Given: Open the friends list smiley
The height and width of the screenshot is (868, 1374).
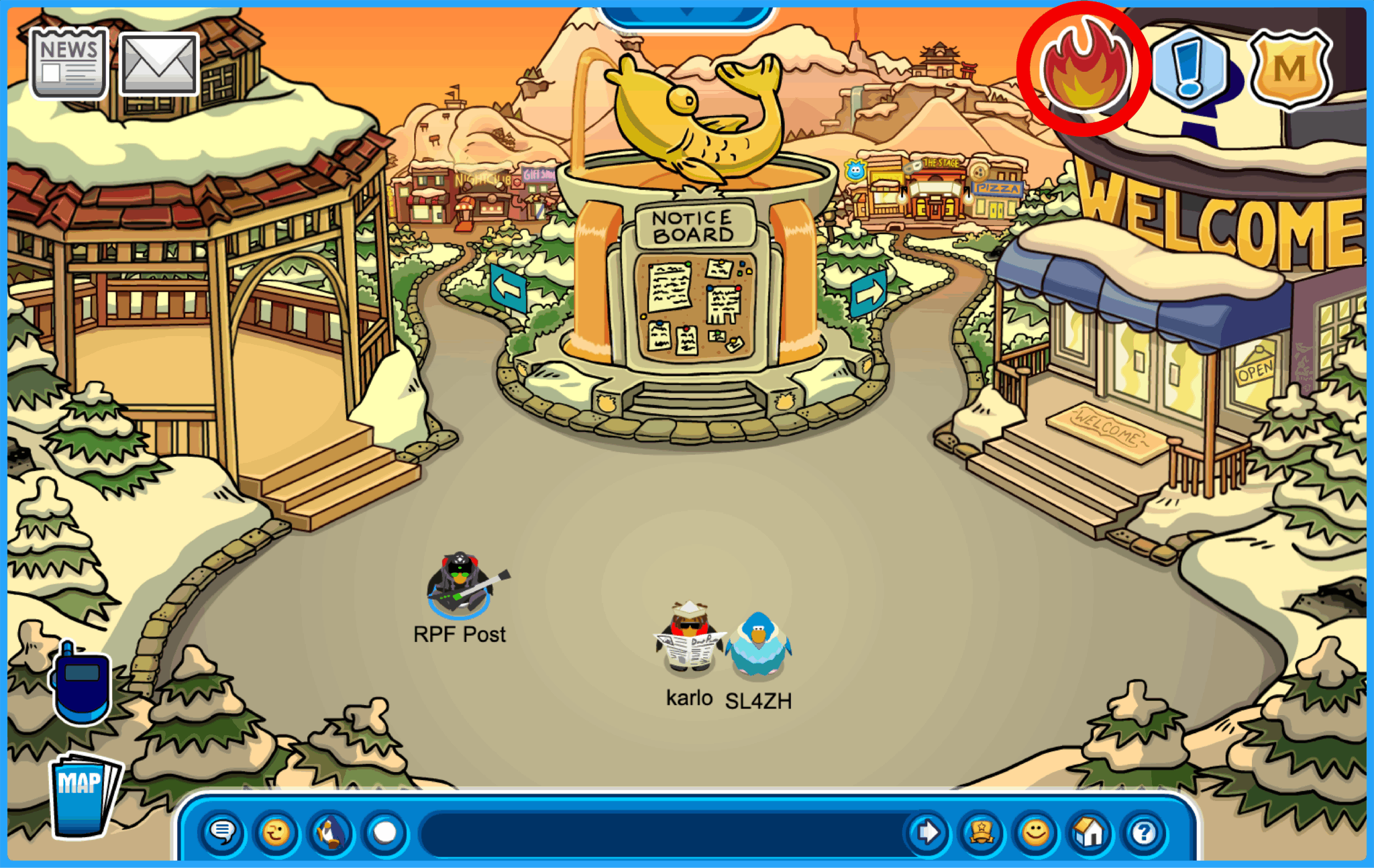Looking at the screenshot, I should coord(1034,833).
